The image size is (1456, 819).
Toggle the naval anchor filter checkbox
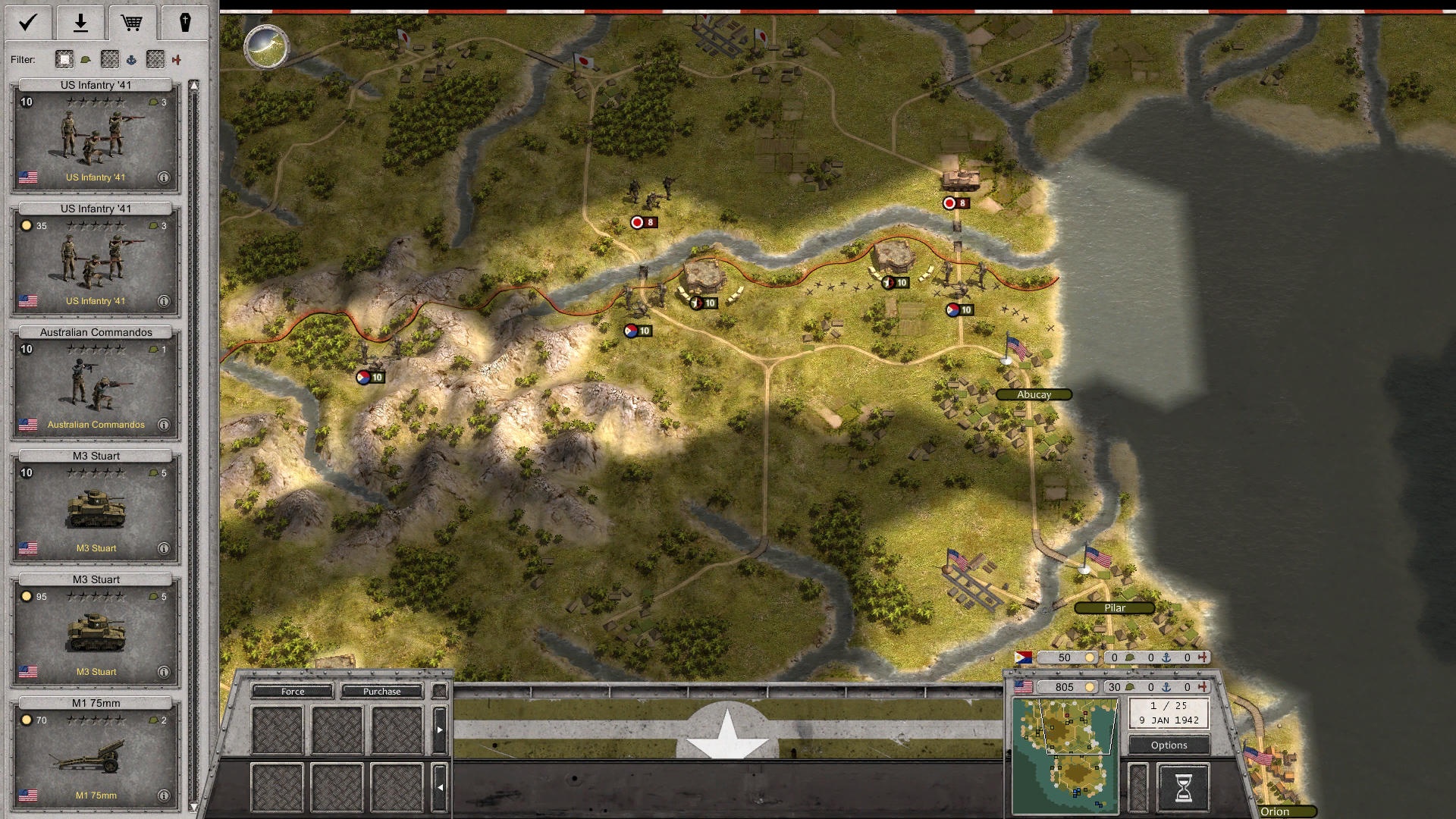pyautogui.click(x=110, y=59)
